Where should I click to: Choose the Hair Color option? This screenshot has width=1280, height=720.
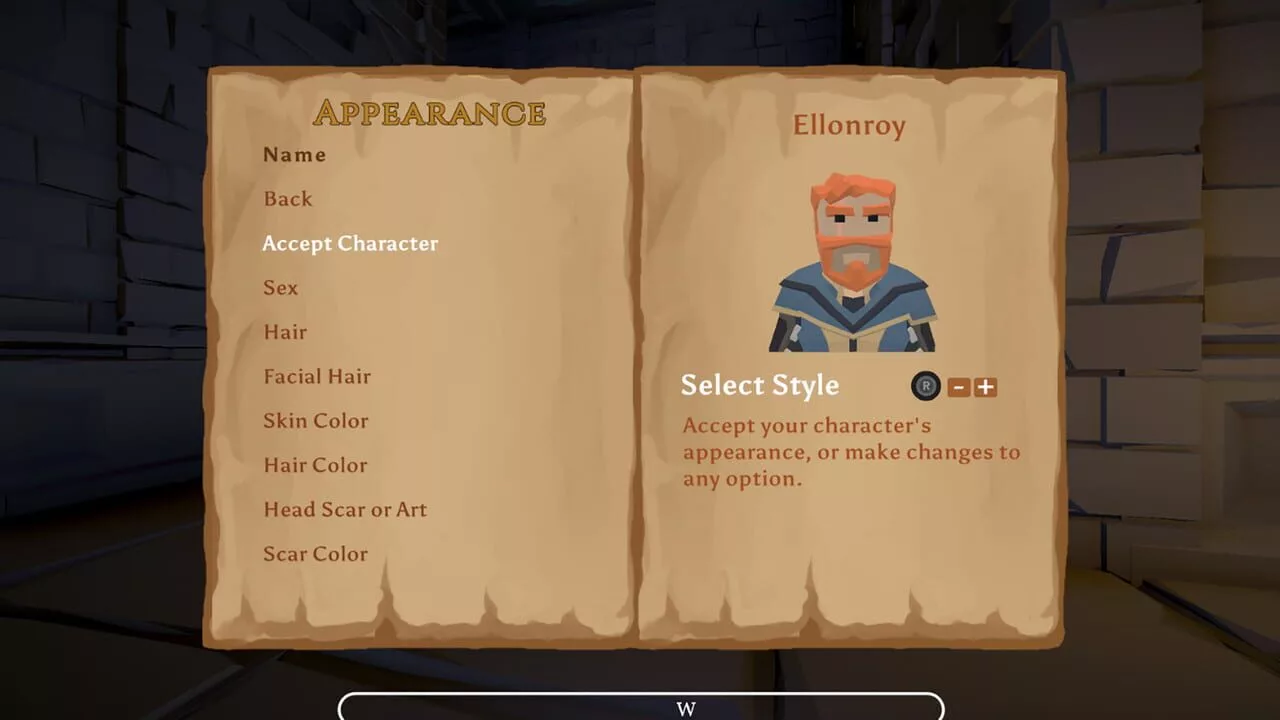(x=315, y=465)
